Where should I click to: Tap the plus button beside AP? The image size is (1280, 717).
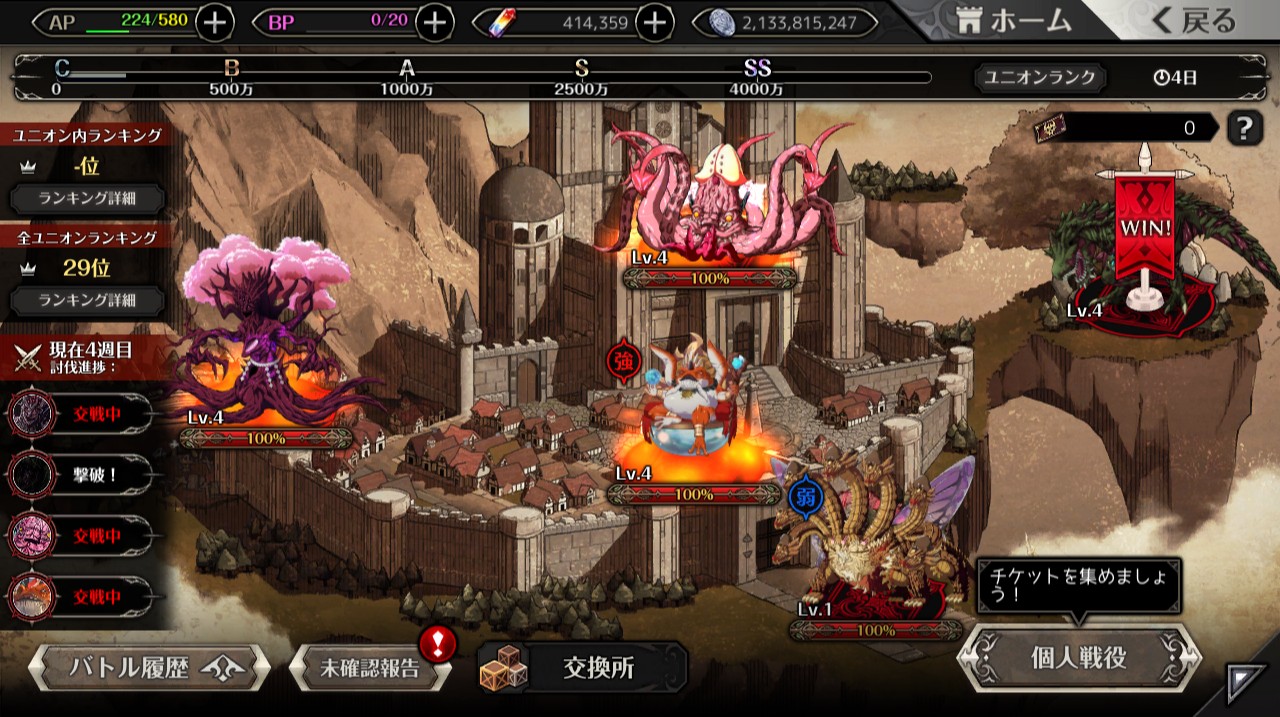tap(215, 22)
